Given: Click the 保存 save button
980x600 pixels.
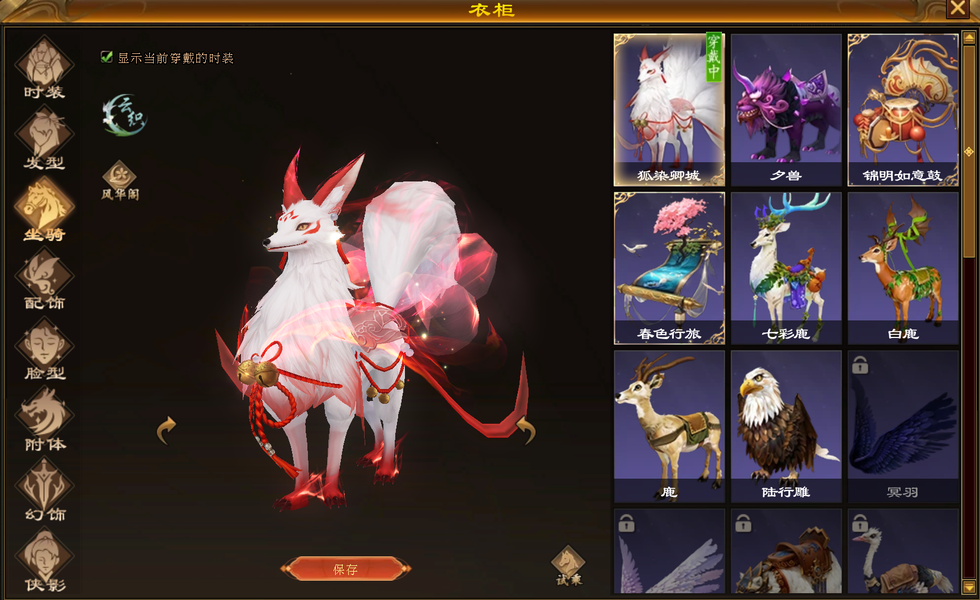Looking at the screenshot, I should tap(345, 569).
